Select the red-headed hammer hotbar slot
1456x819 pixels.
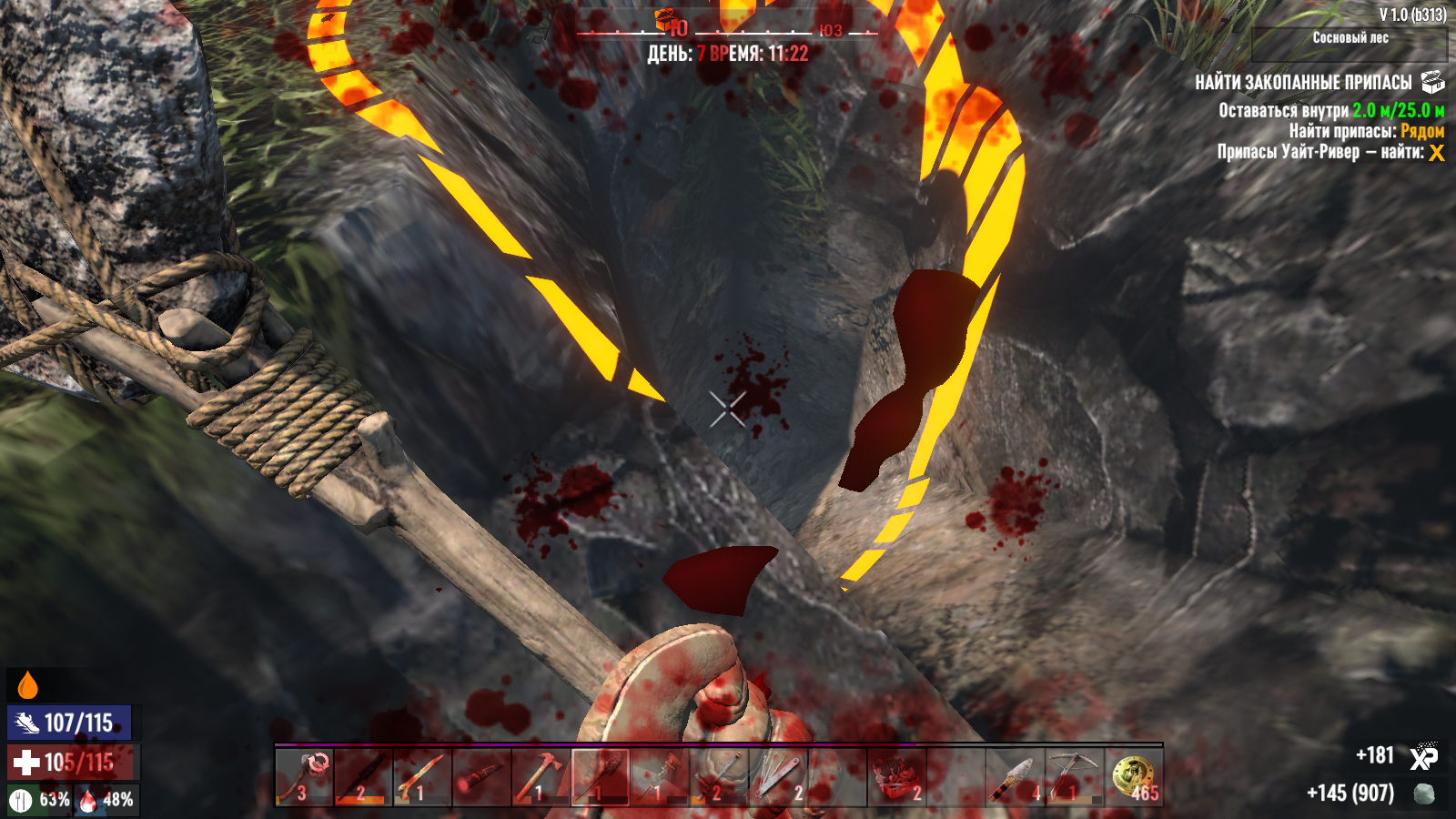(541, 778)
